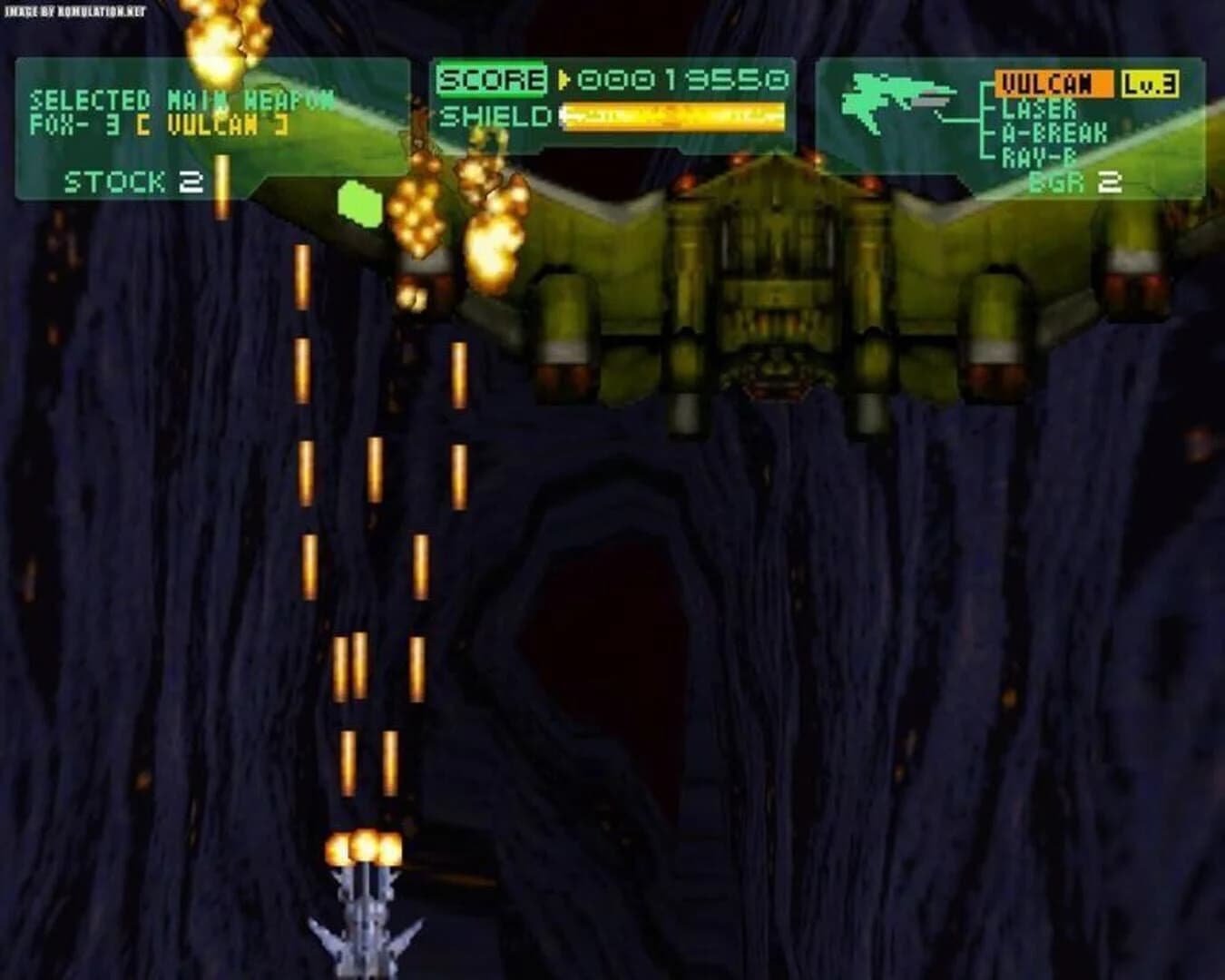Click the arrow icon before the score digits

click(x=564, y=80)
